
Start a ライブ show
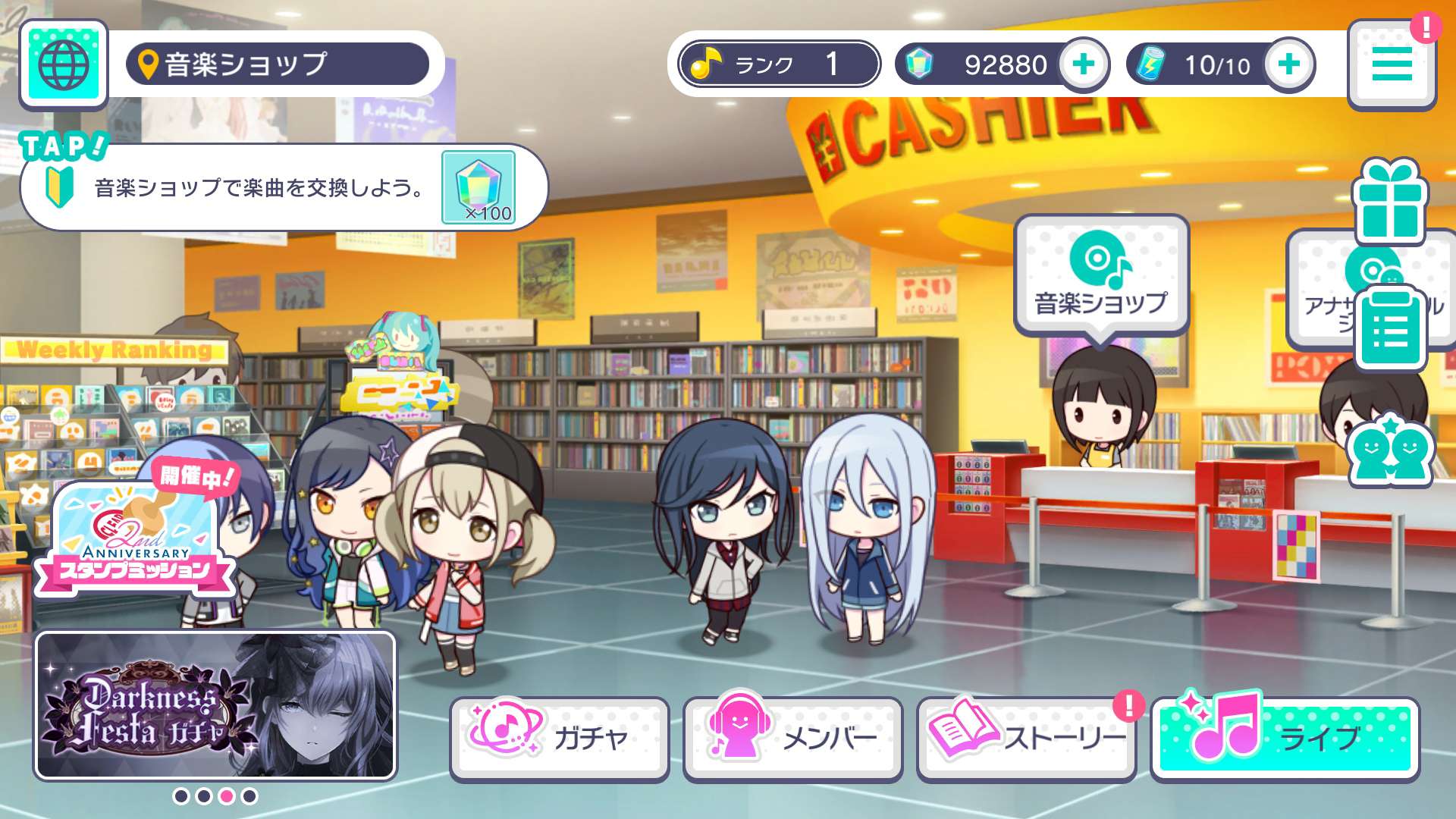(x=1285, y=739)
